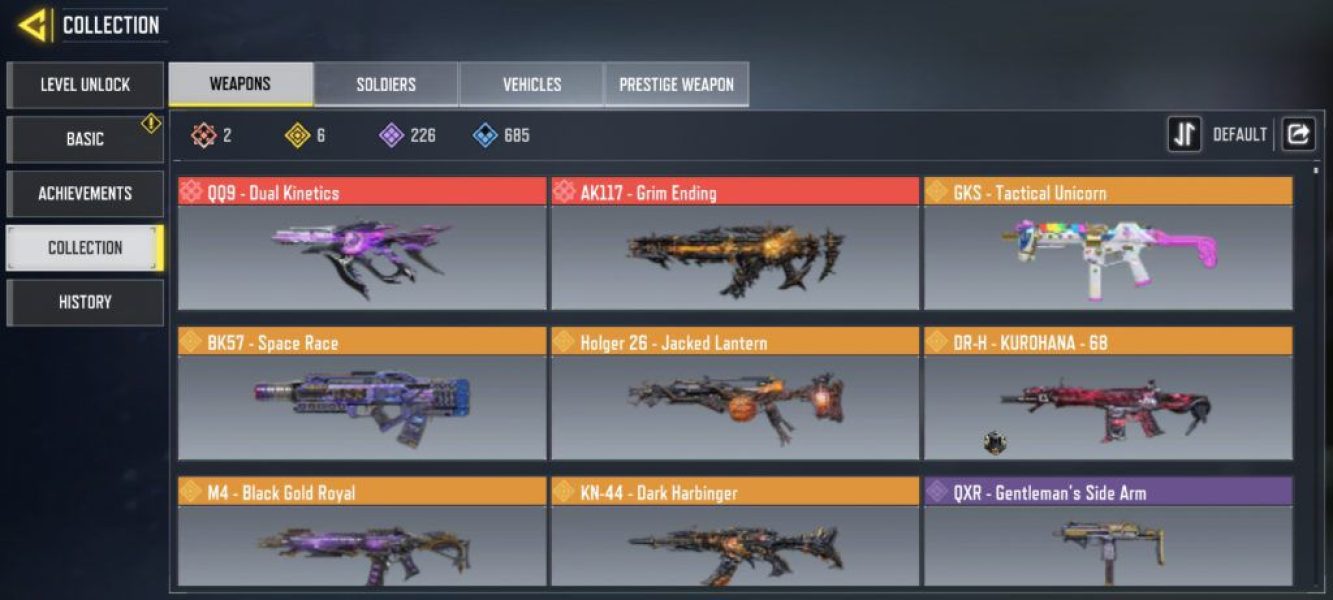Switch to the Weapons tab
The image size is (1333, 600).
point(240,84)
